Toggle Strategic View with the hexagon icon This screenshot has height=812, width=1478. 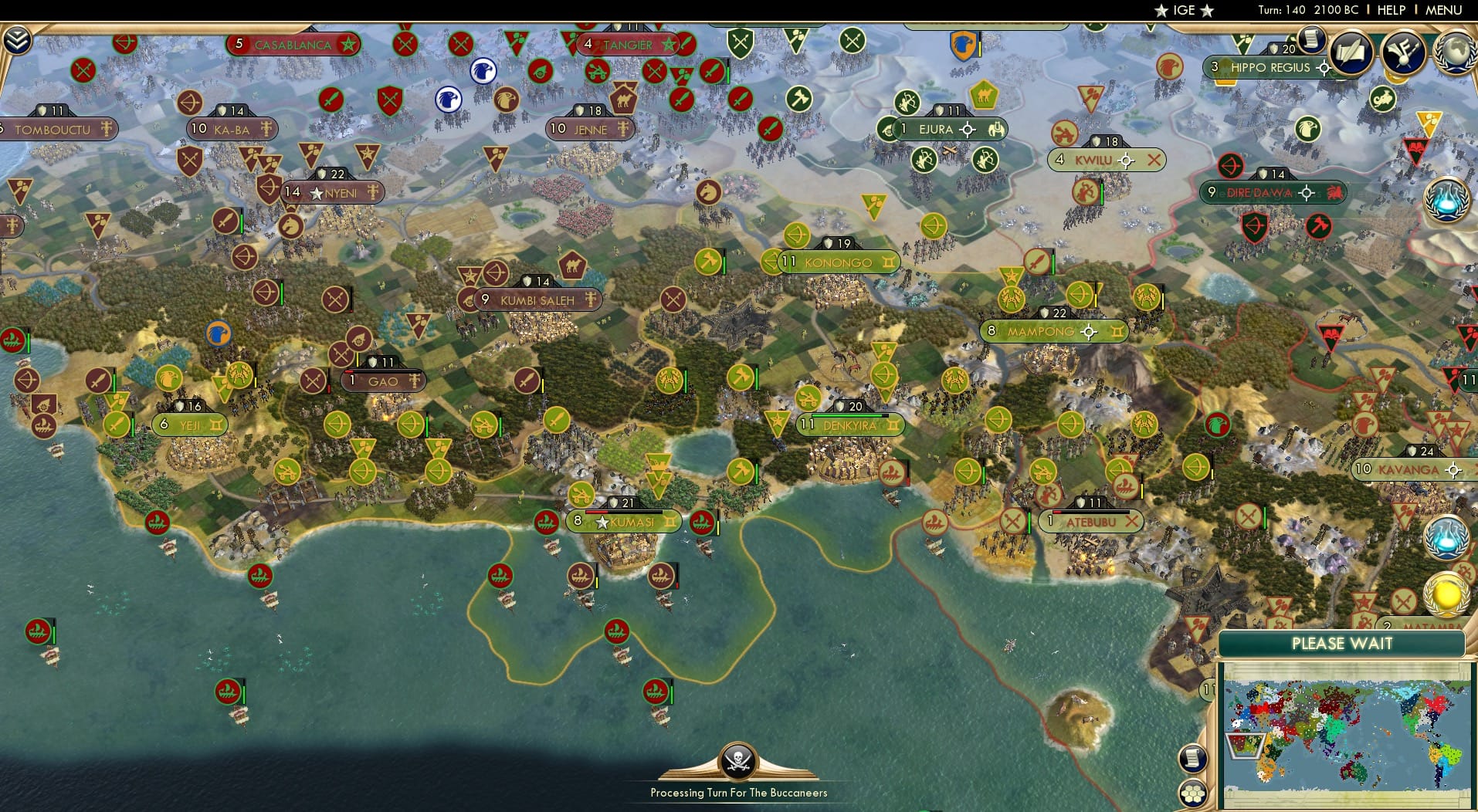coord(1194,791)
